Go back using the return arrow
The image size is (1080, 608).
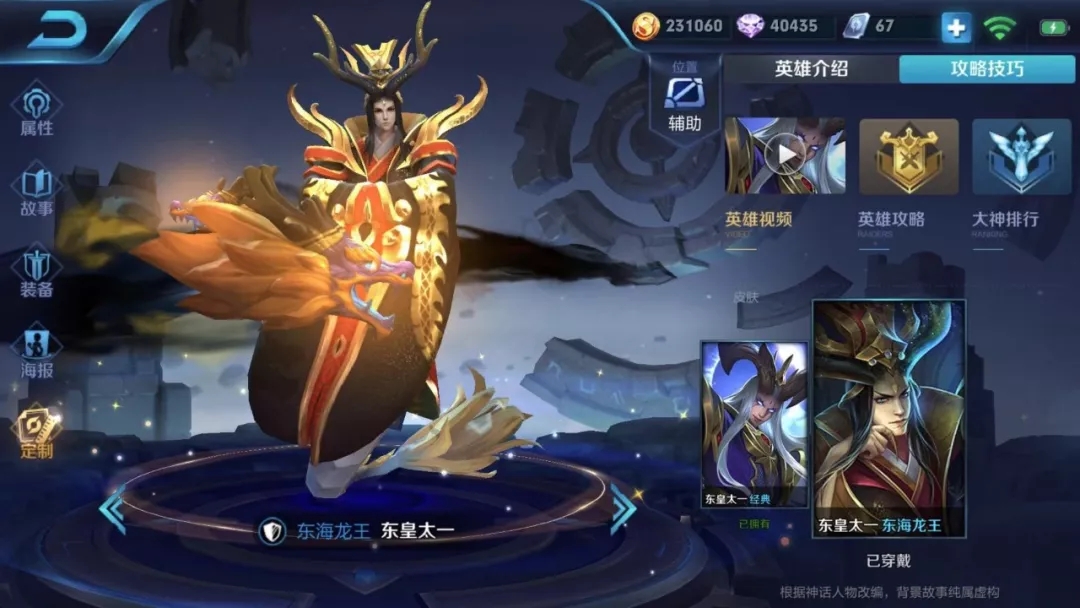[x=59, y=32]
